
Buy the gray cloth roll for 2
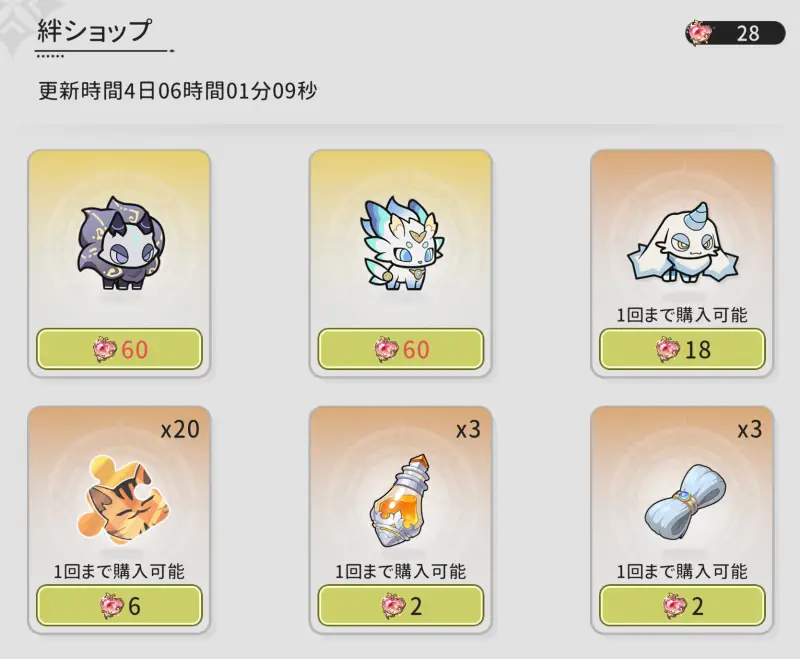coord(682,605)
